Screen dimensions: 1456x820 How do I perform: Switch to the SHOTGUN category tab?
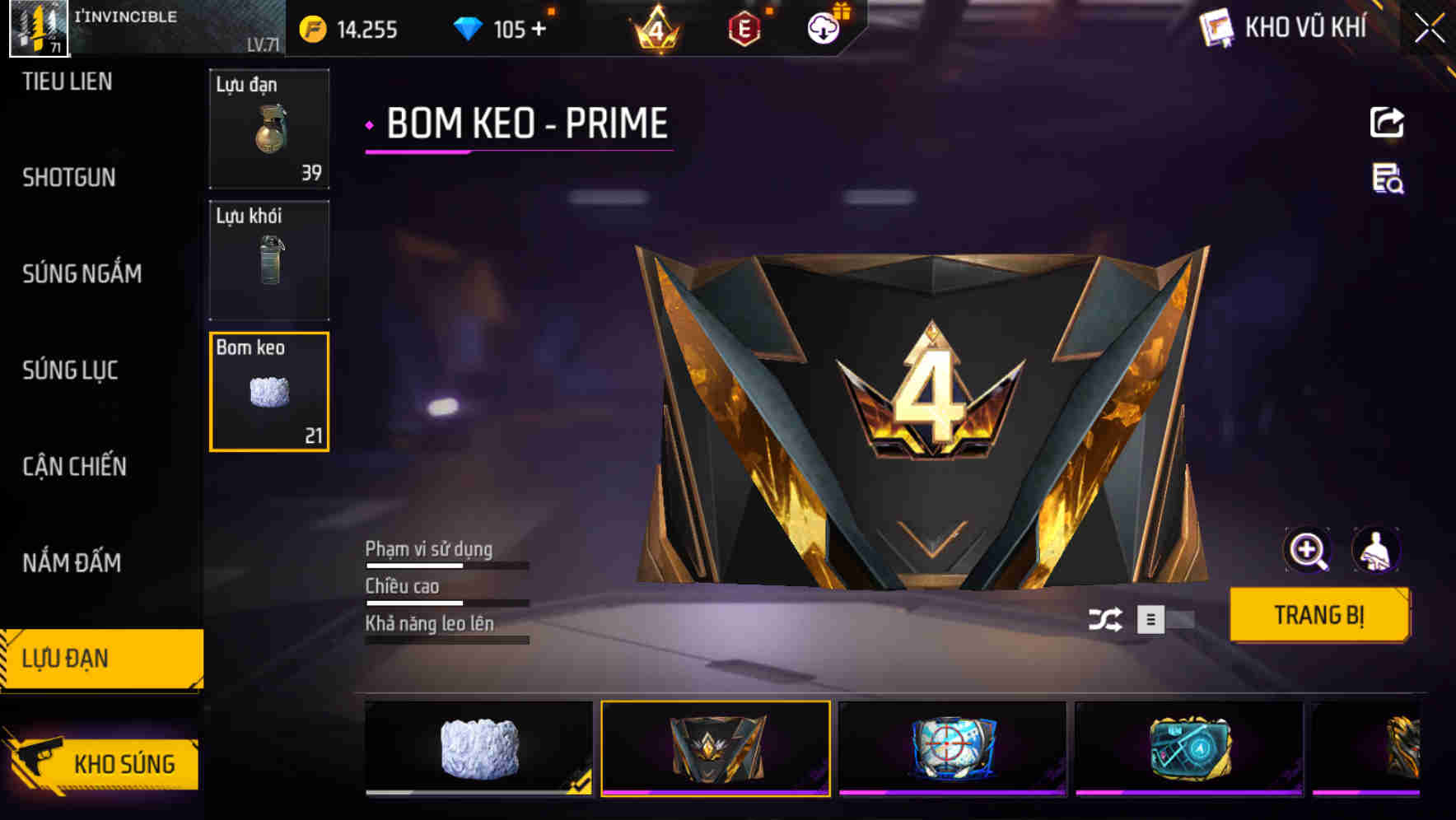coord(69,178)
